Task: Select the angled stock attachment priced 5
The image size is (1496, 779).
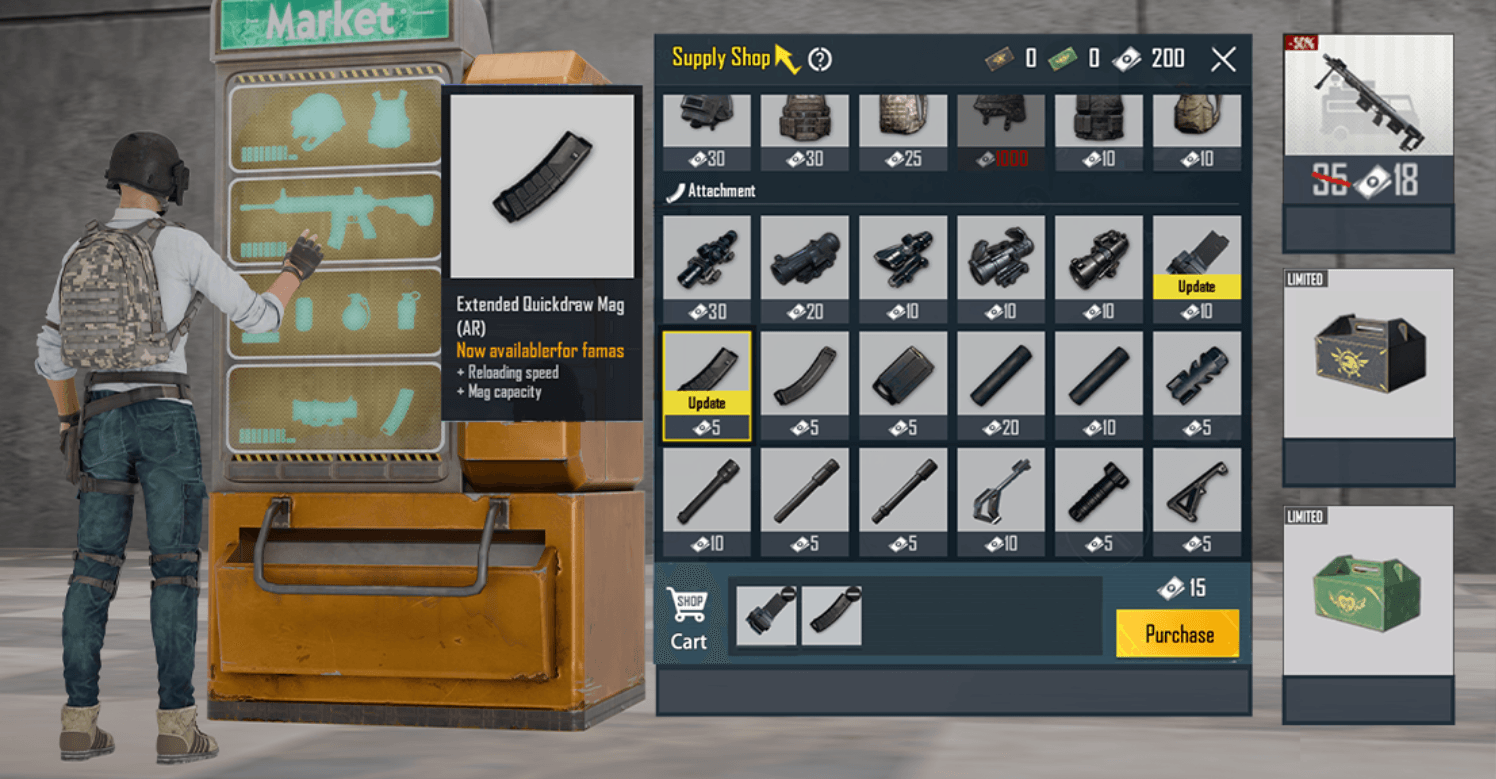Action: click(1197, 500)
